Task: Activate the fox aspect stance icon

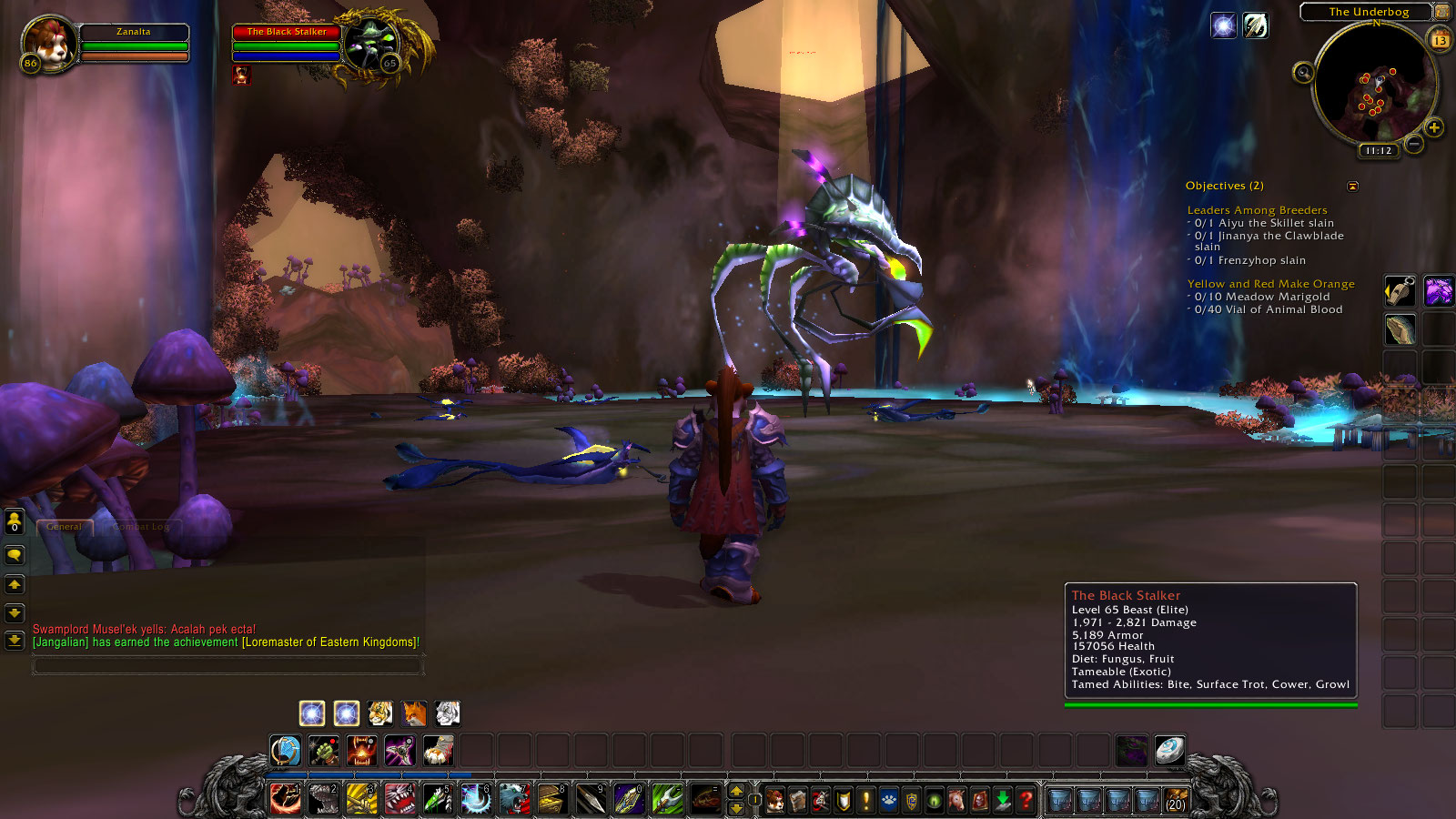Action: pyautogui.click(x=414, y=713)
